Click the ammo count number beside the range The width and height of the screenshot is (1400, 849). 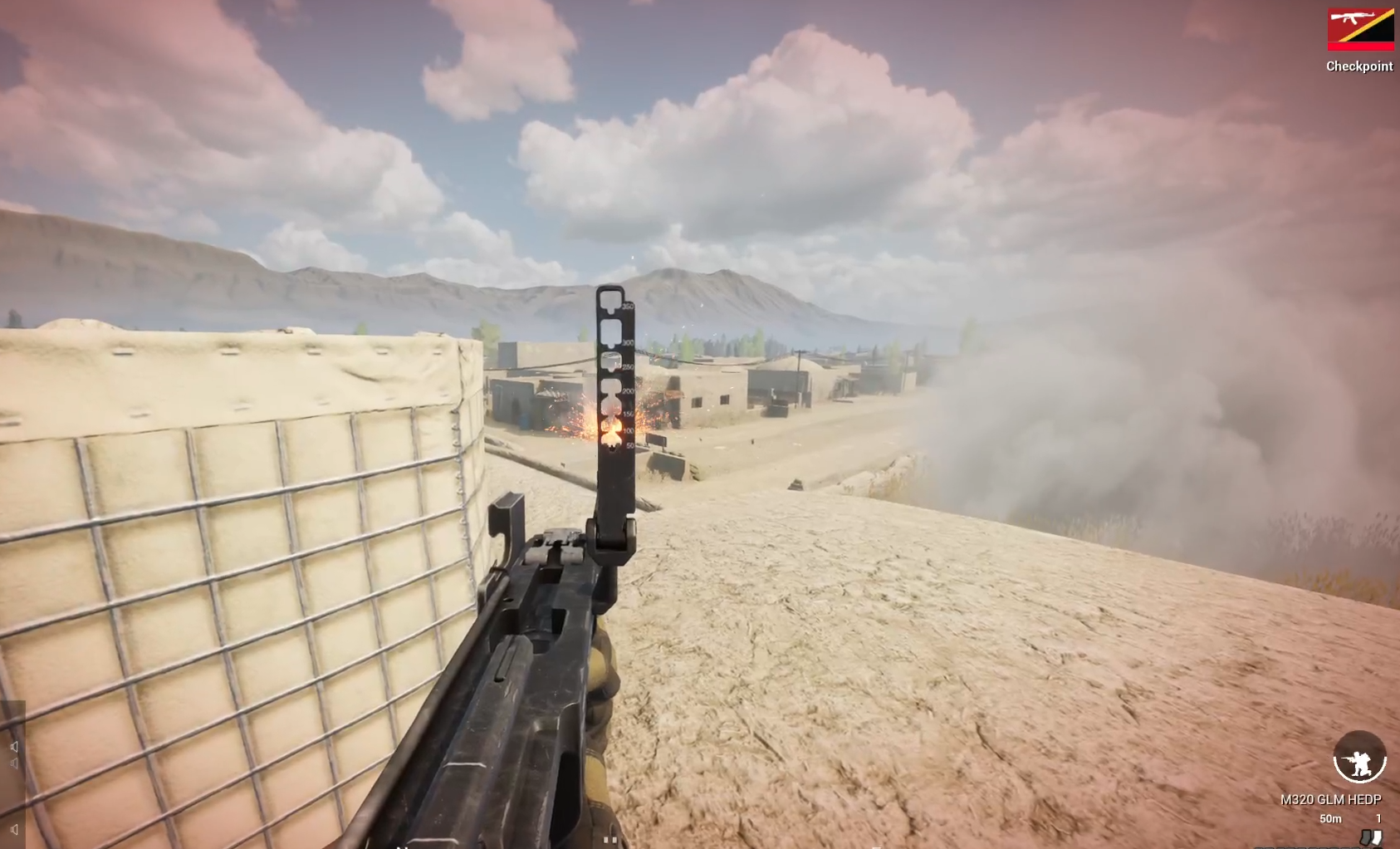1379,819
